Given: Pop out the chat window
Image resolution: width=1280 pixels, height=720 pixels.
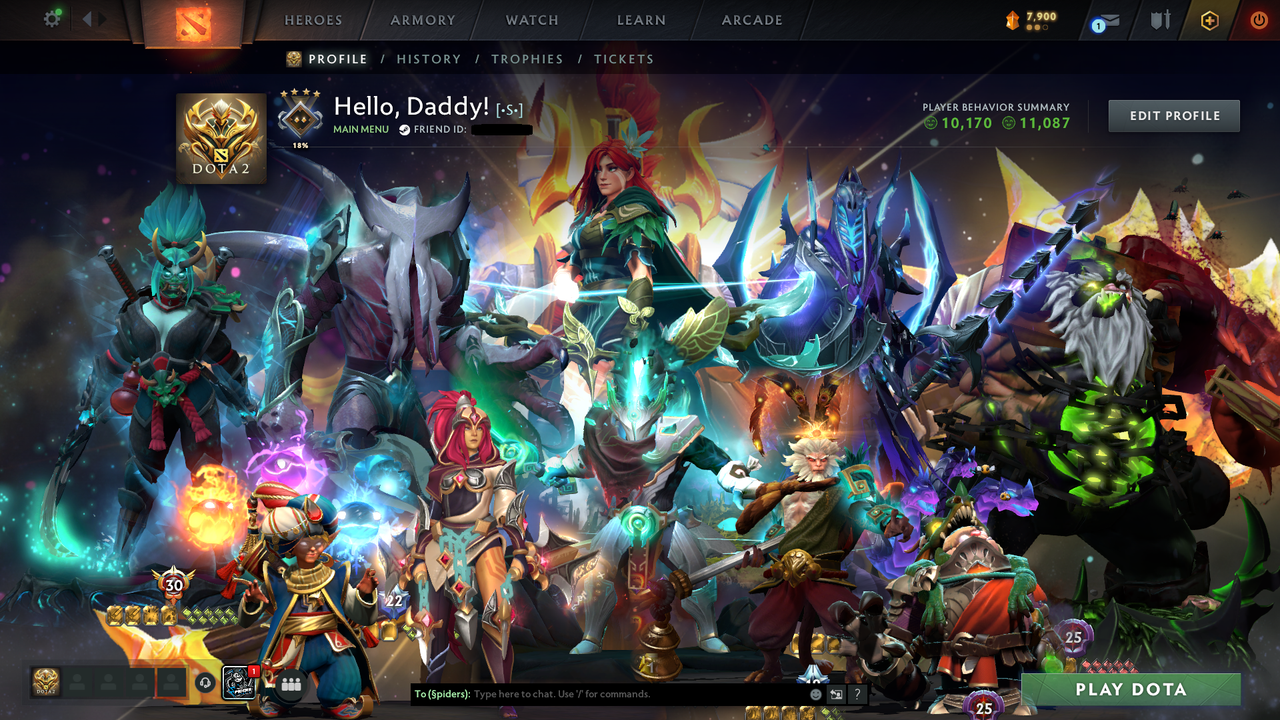Looking at the screenshot, I should (x=837, y=694).
